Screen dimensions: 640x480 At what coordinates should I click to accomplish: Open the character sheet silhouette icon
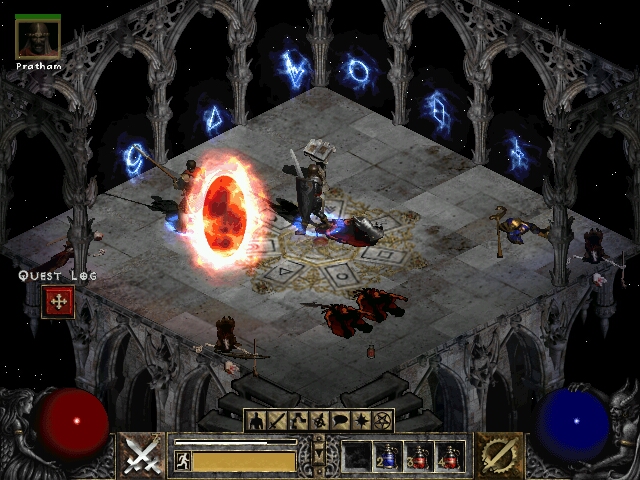pos(255,421)
